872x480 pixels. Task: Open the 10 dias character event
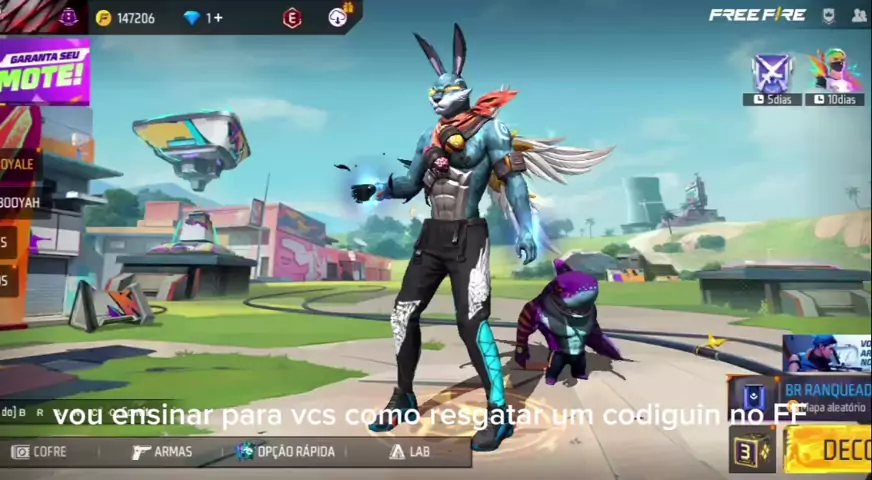point(833,74)
